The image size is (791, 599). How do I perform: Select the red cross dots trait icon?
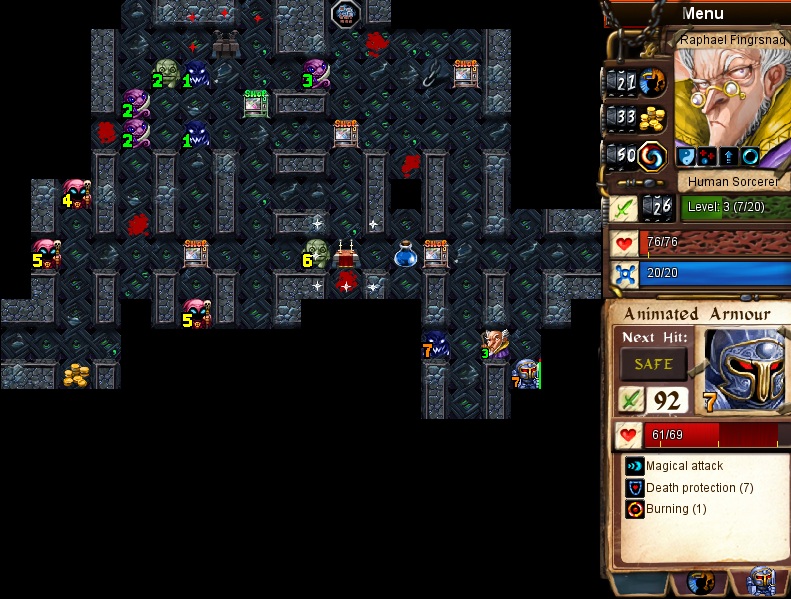coord(707,157)
